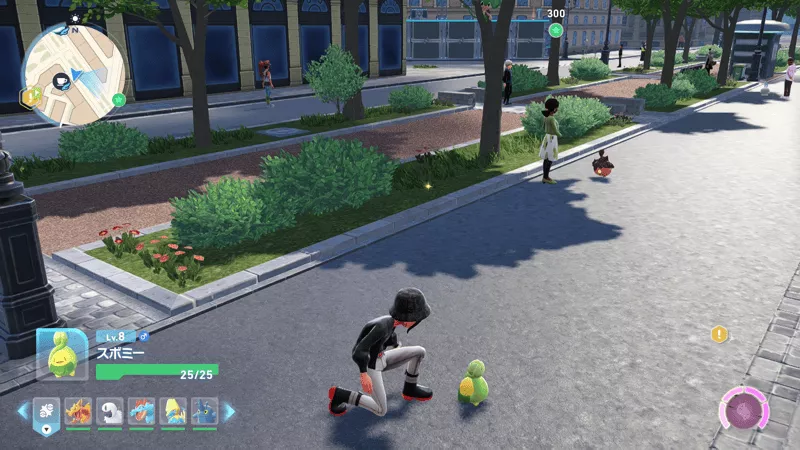The height and width of the screenshot is (450, 800).
Task: Click Budew's active Pokémon portrait
Action: pyautogui.click(x=63, y=353)
